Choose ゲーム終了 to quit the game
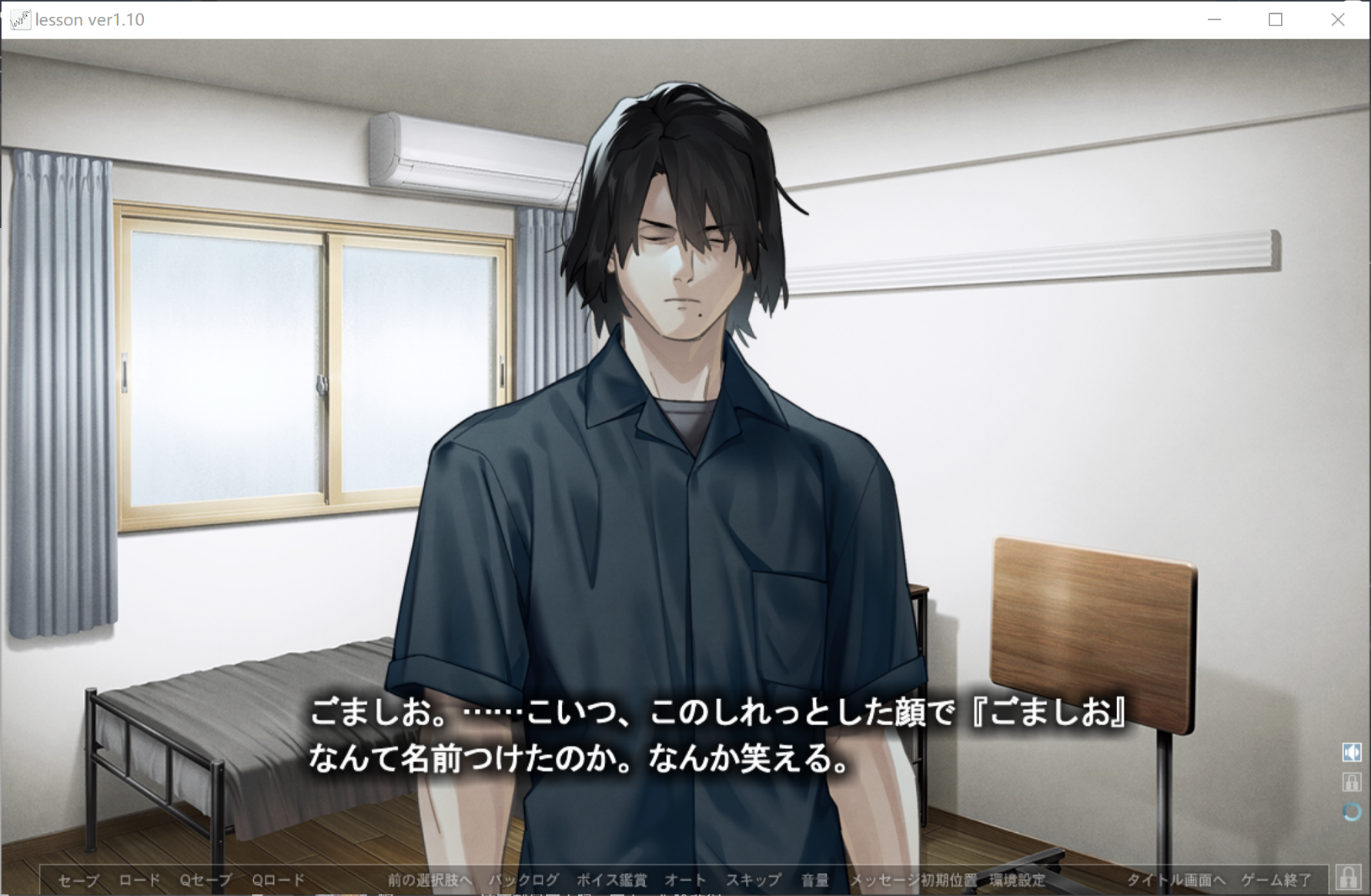 [x=1276, y=880]
